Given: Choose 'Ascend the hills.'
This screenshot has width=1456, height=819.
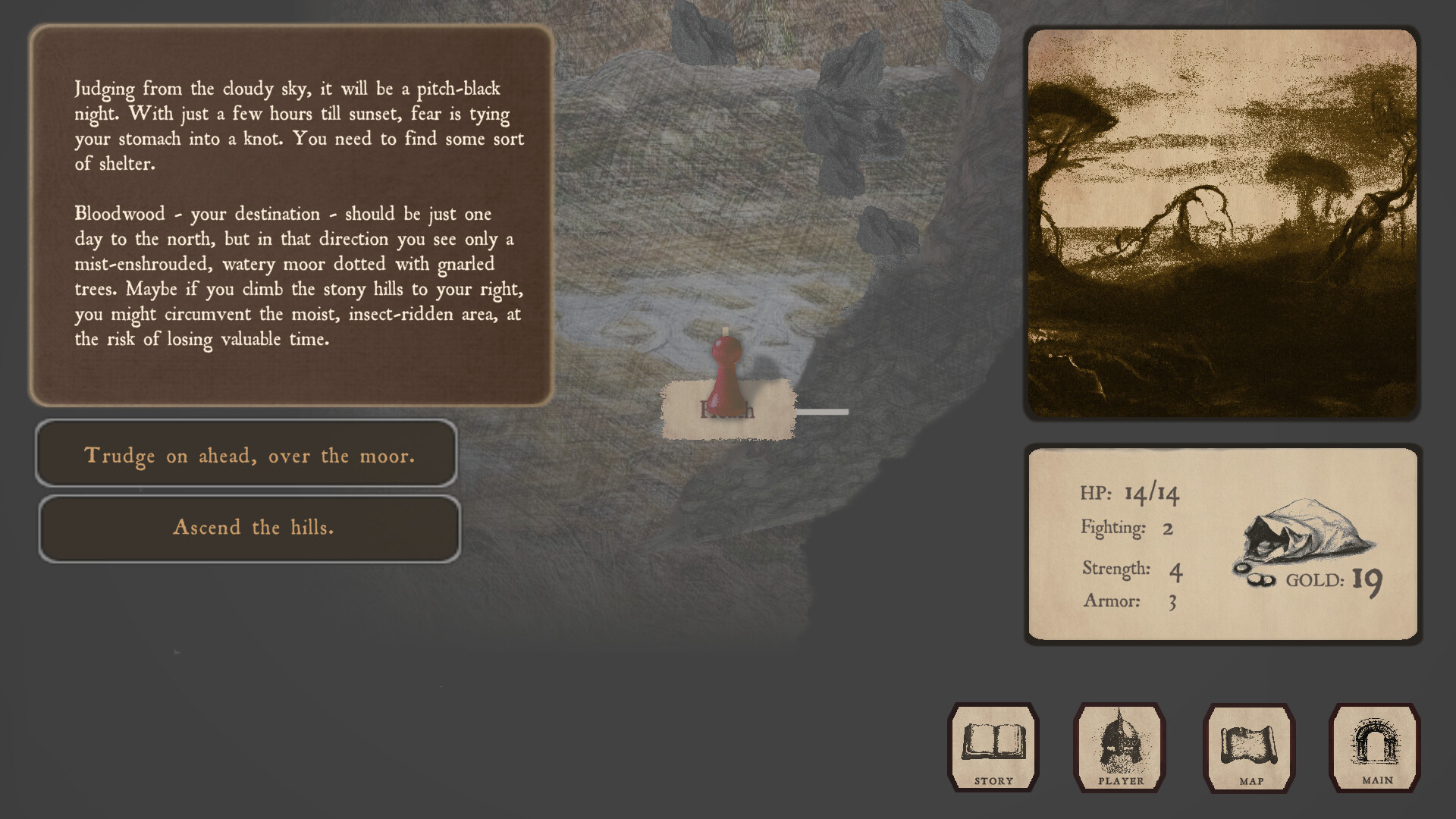Looking at the screenshot, I should point(249,528).
